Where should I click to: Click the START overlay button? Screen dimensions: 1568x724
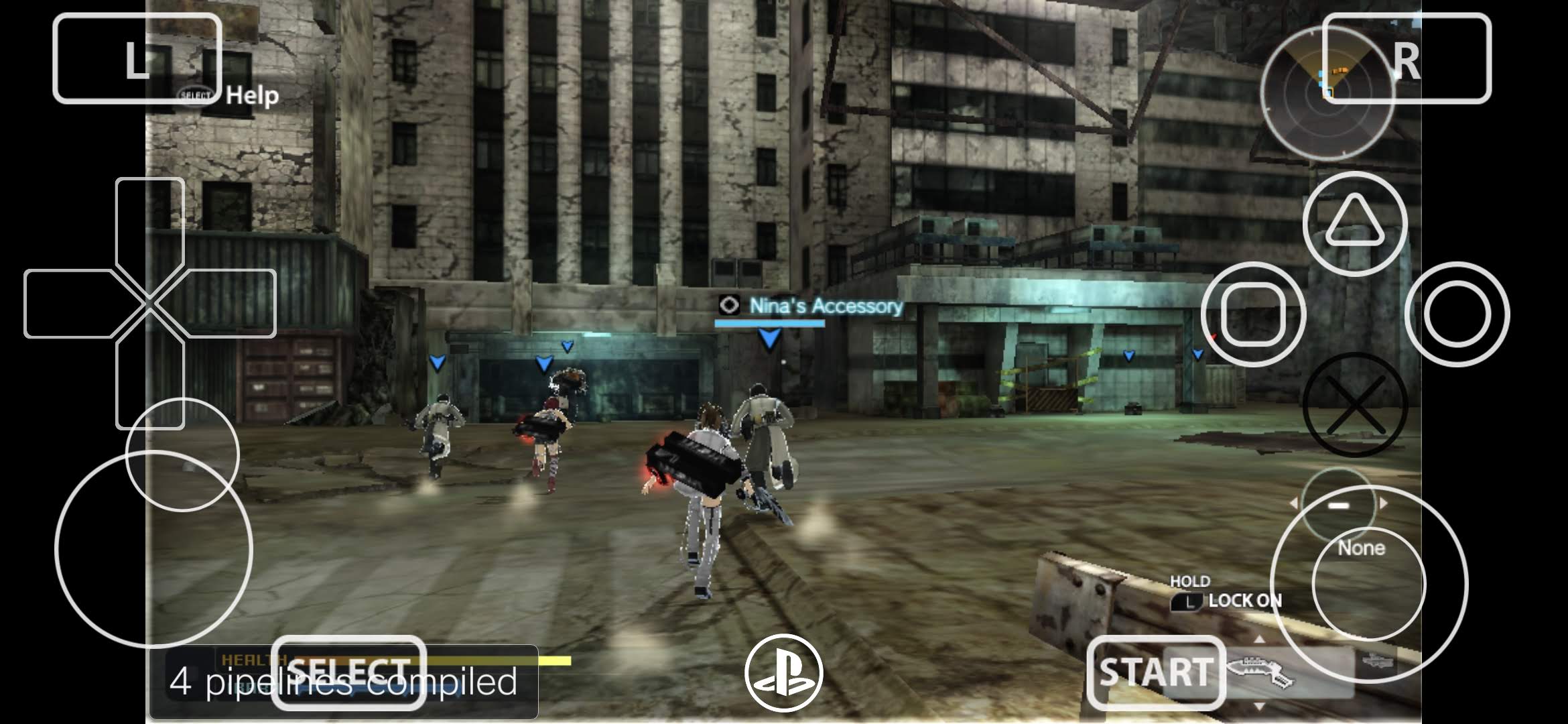(1156, 672)
